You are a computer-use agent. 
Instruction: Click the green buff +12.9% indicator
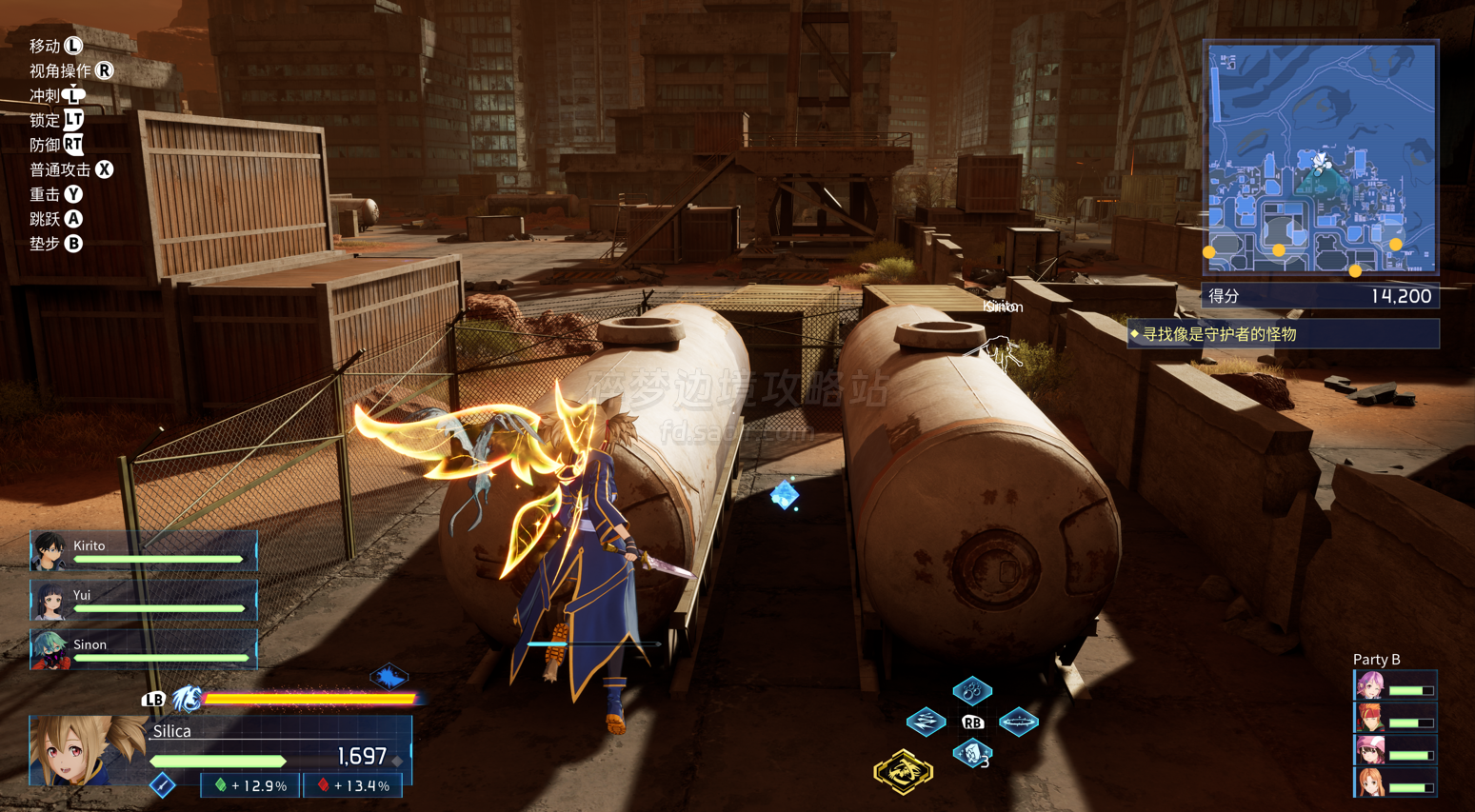coord(251,786)
